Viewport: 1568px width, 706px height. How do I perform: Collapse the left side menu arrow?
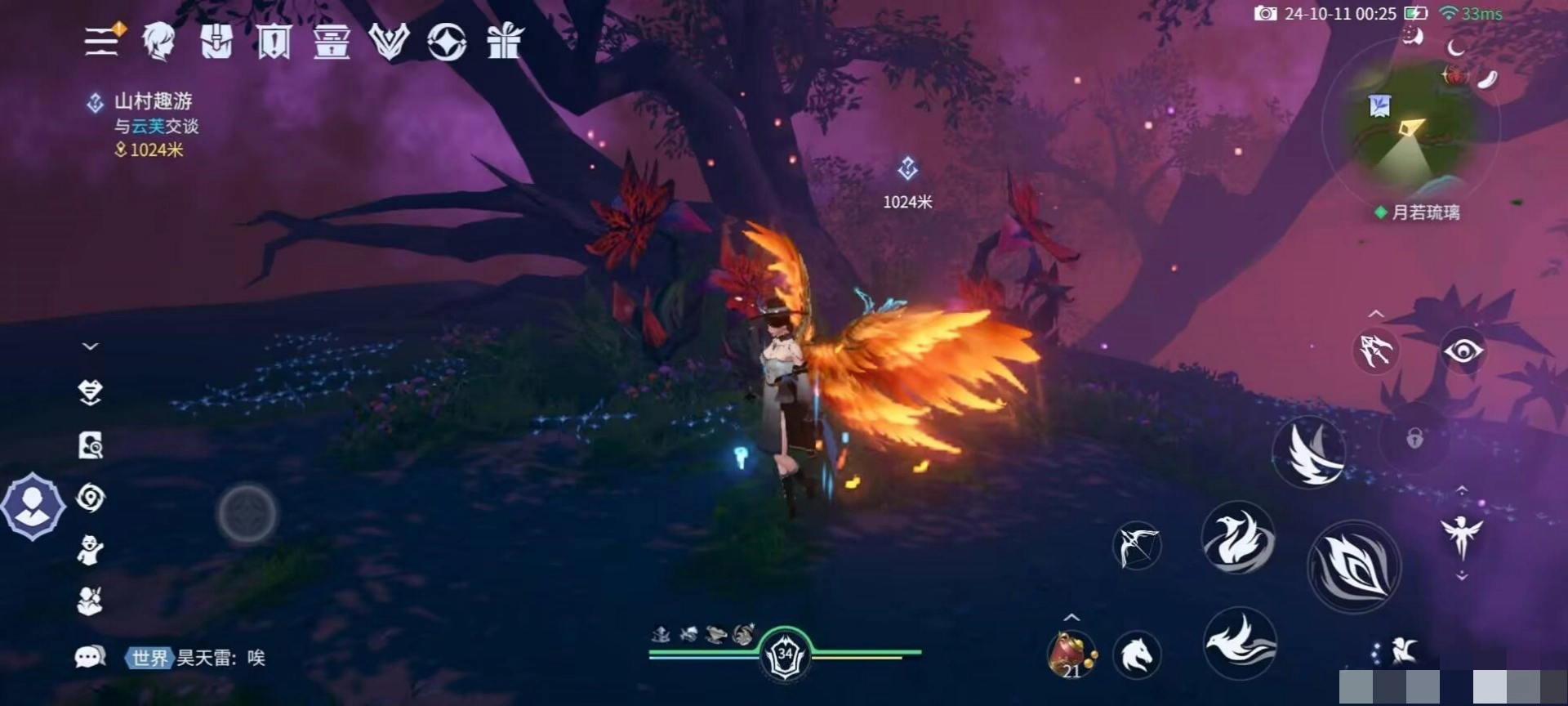point(91,346)
